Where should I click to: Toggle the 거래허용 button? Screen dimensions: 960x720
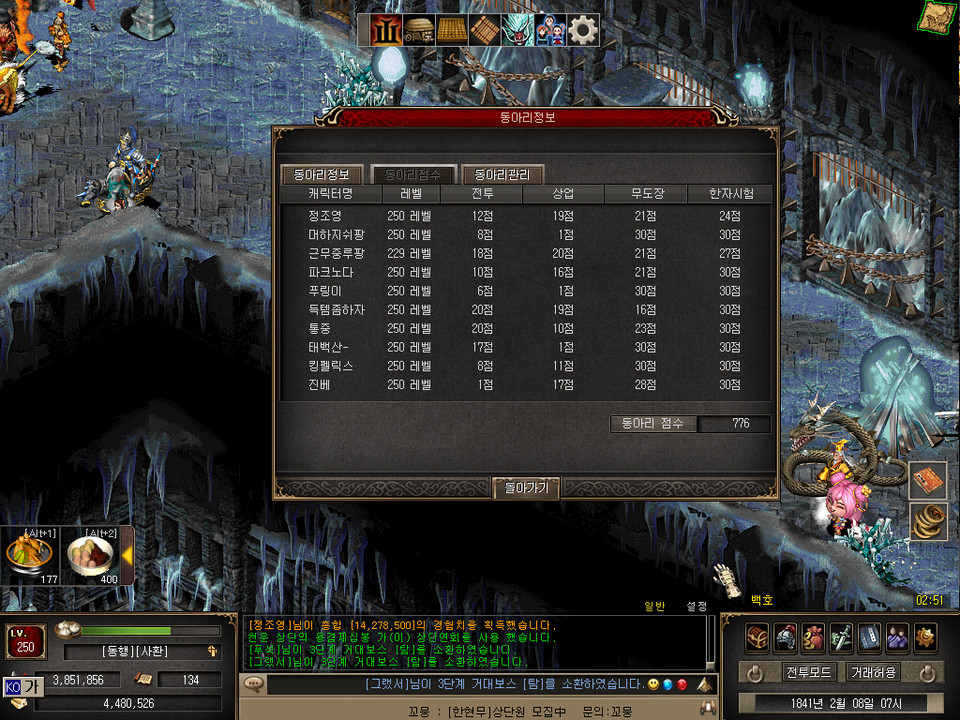pos(873,672)
